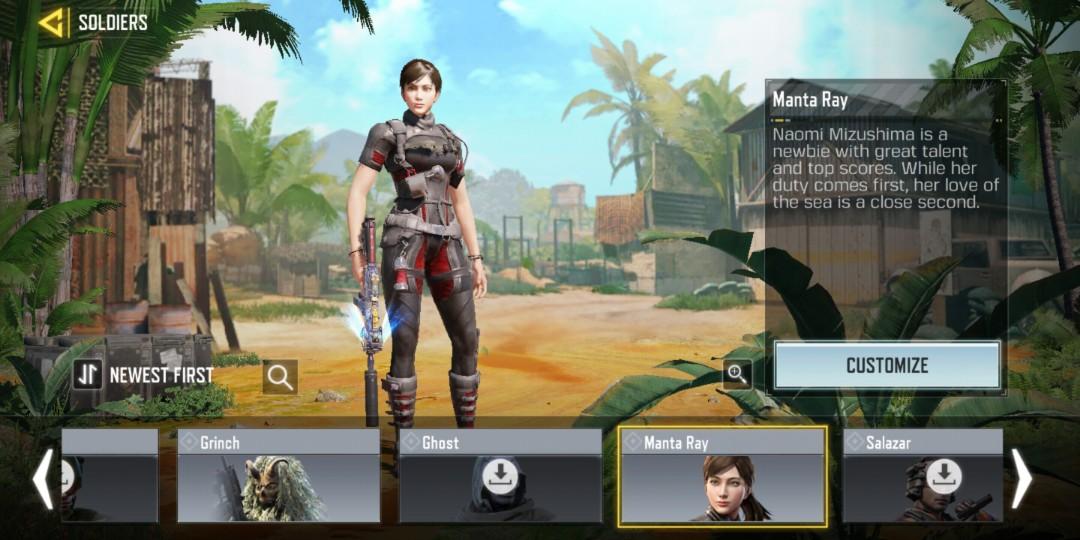This screenshot has height=540, width=1080.
Task: Open the Customize button for Manta Ray
Action: click(887, 365)
